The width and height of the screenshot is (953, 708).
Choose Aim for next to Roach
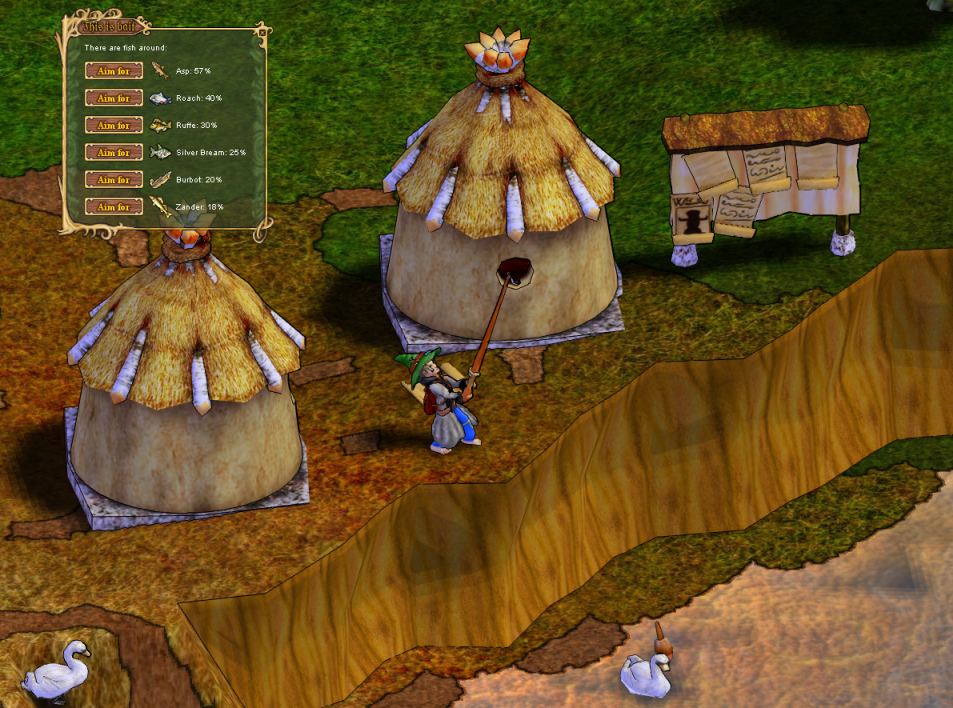pyautogui.click(x=114, y=98)
